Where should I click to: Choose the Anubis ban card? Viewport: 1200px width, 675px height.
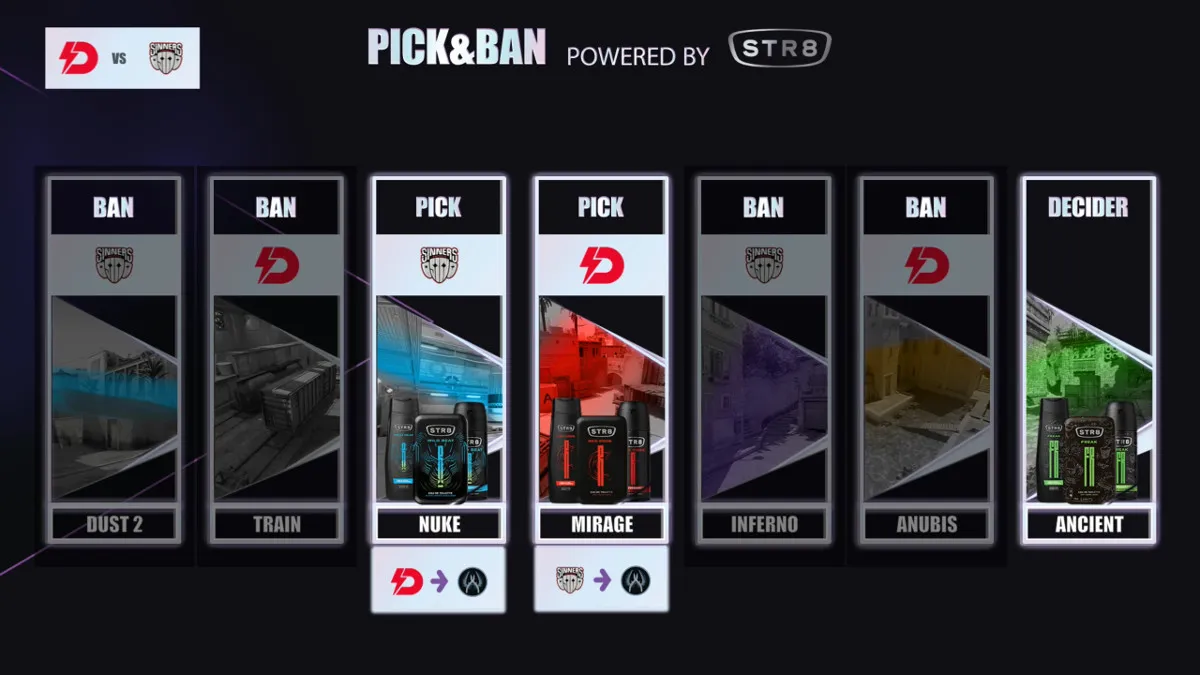click(925, 360)
